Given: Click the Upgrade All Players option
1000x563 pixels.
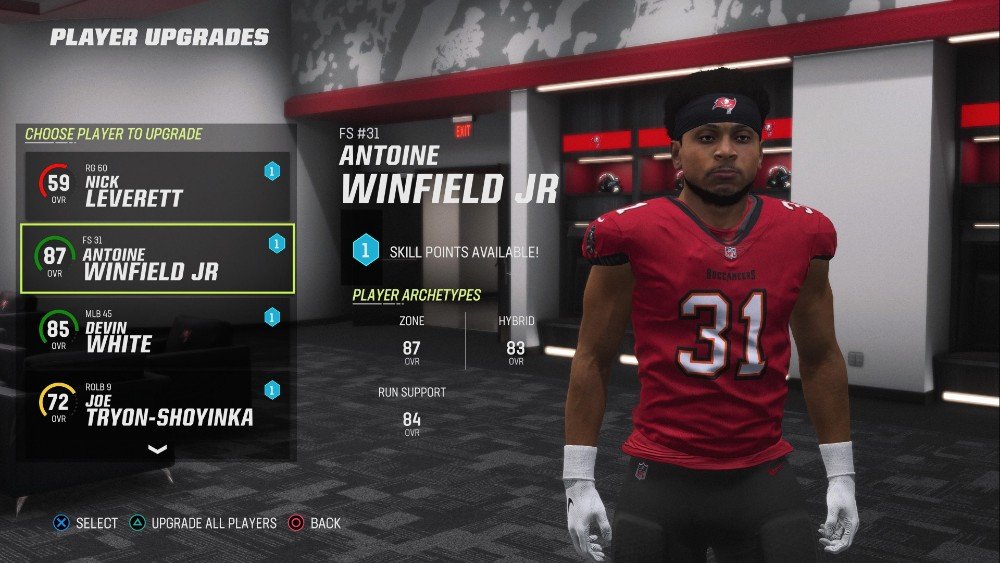Looking at the screenshot, I should [x=204, y=523].
